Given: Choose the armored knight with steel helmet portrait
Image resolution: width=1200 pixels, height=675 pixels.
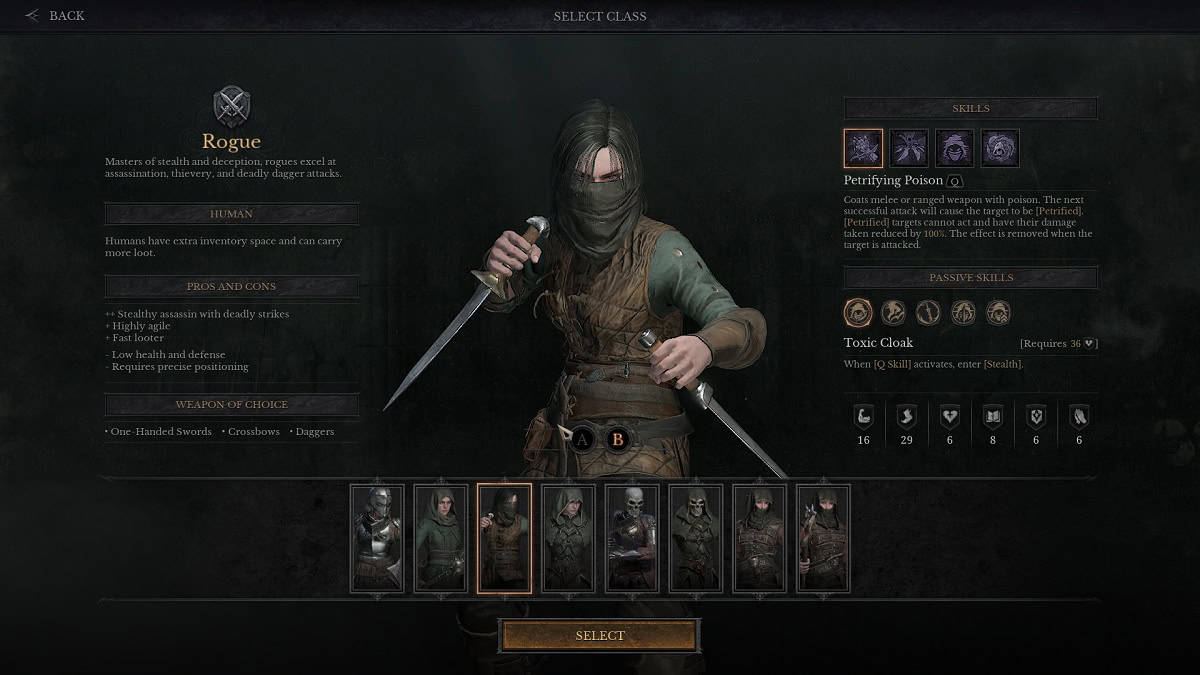Looking at the screenshot, I should (x=378, y=538).
